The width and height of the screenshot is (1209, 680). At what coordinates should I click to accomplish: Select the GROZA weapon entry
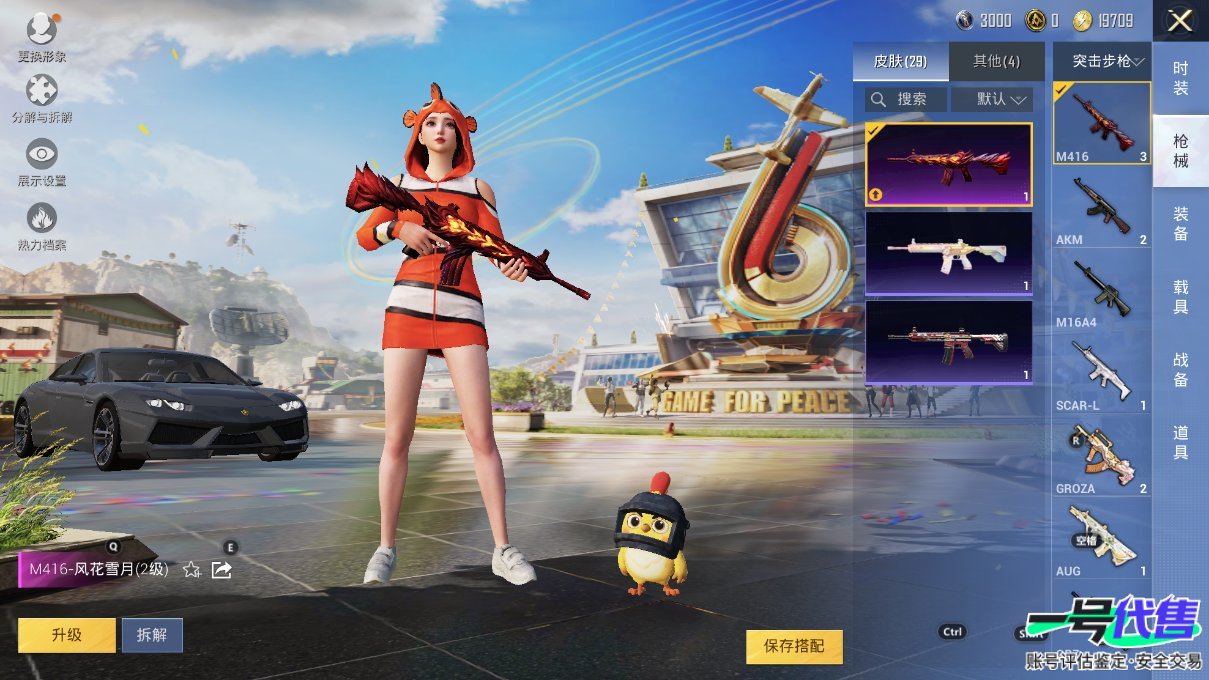1101,456
